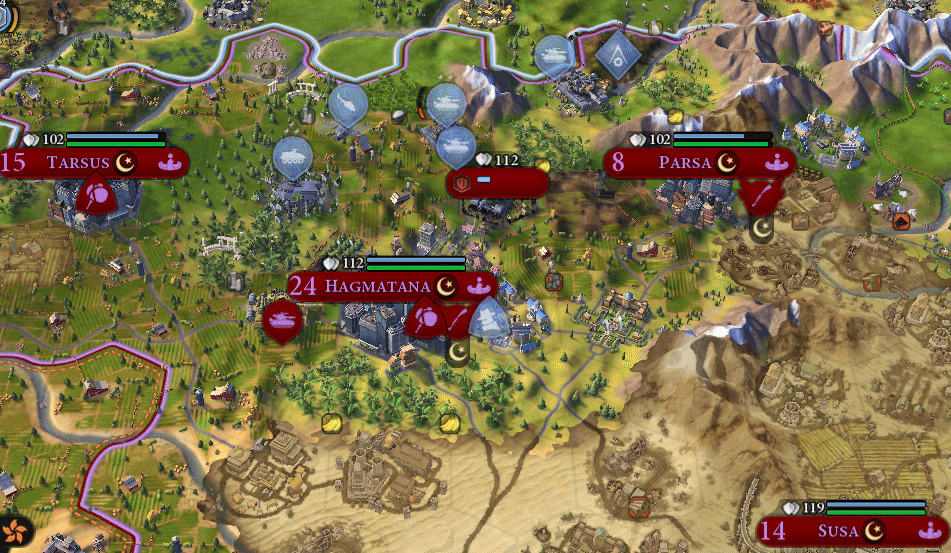Select the blue helicopter unit flag
Image resolution: width=951 pixels, height=553 pixels.
point(347,102)
